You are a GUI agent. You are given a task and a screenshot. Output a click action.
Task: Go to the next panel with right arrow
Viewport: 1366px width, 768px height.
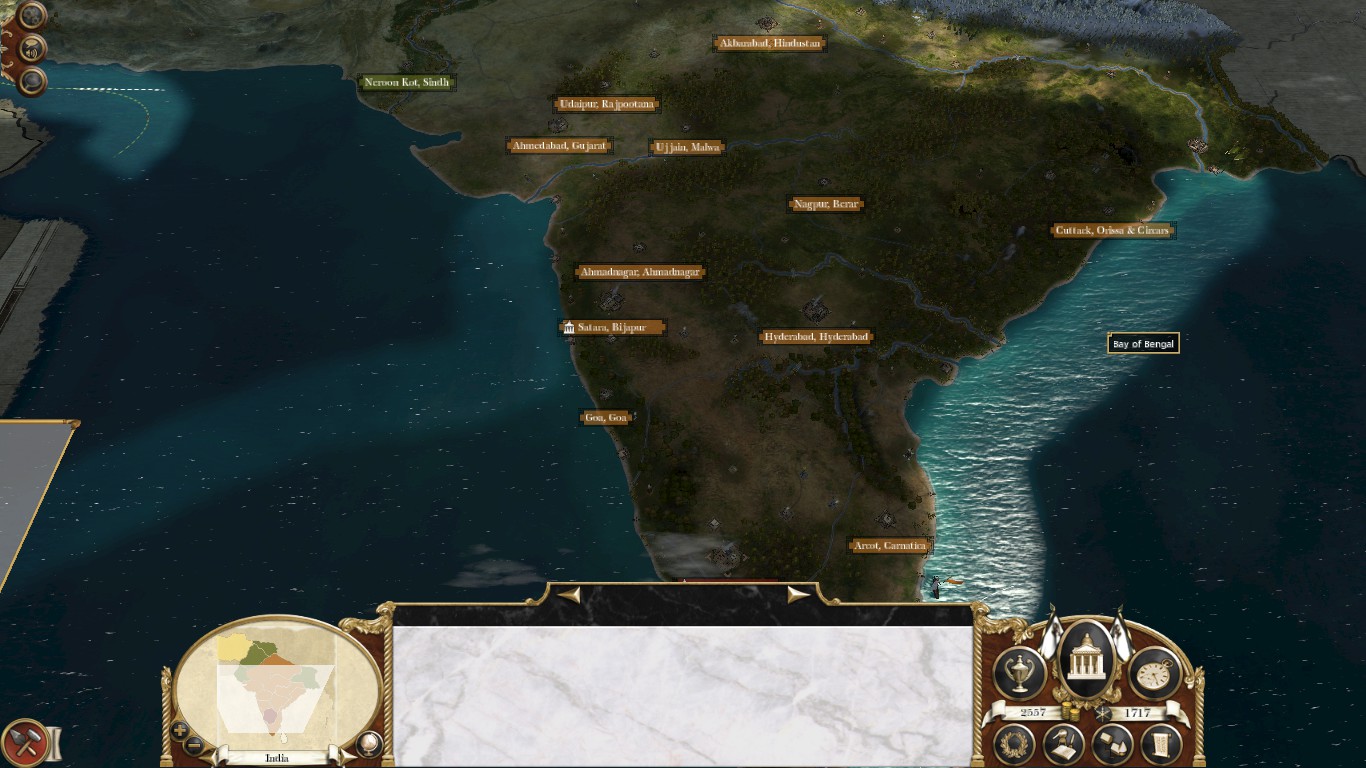[798, 595]
